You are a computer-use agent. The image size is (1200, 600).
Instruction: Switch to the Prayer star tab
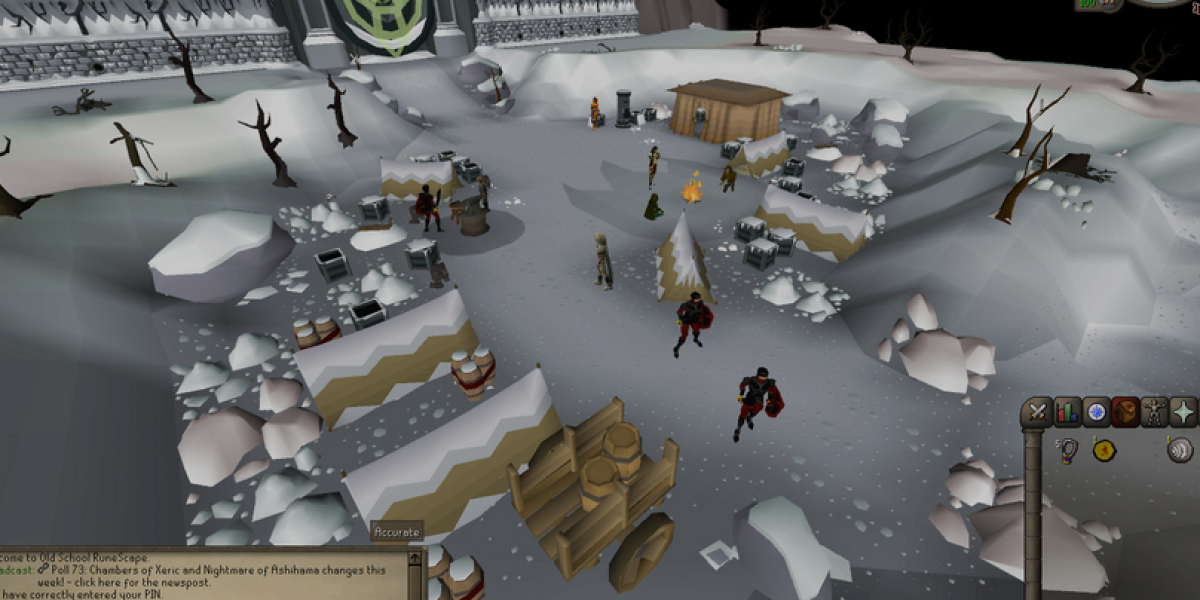(x=1184, y=412)
